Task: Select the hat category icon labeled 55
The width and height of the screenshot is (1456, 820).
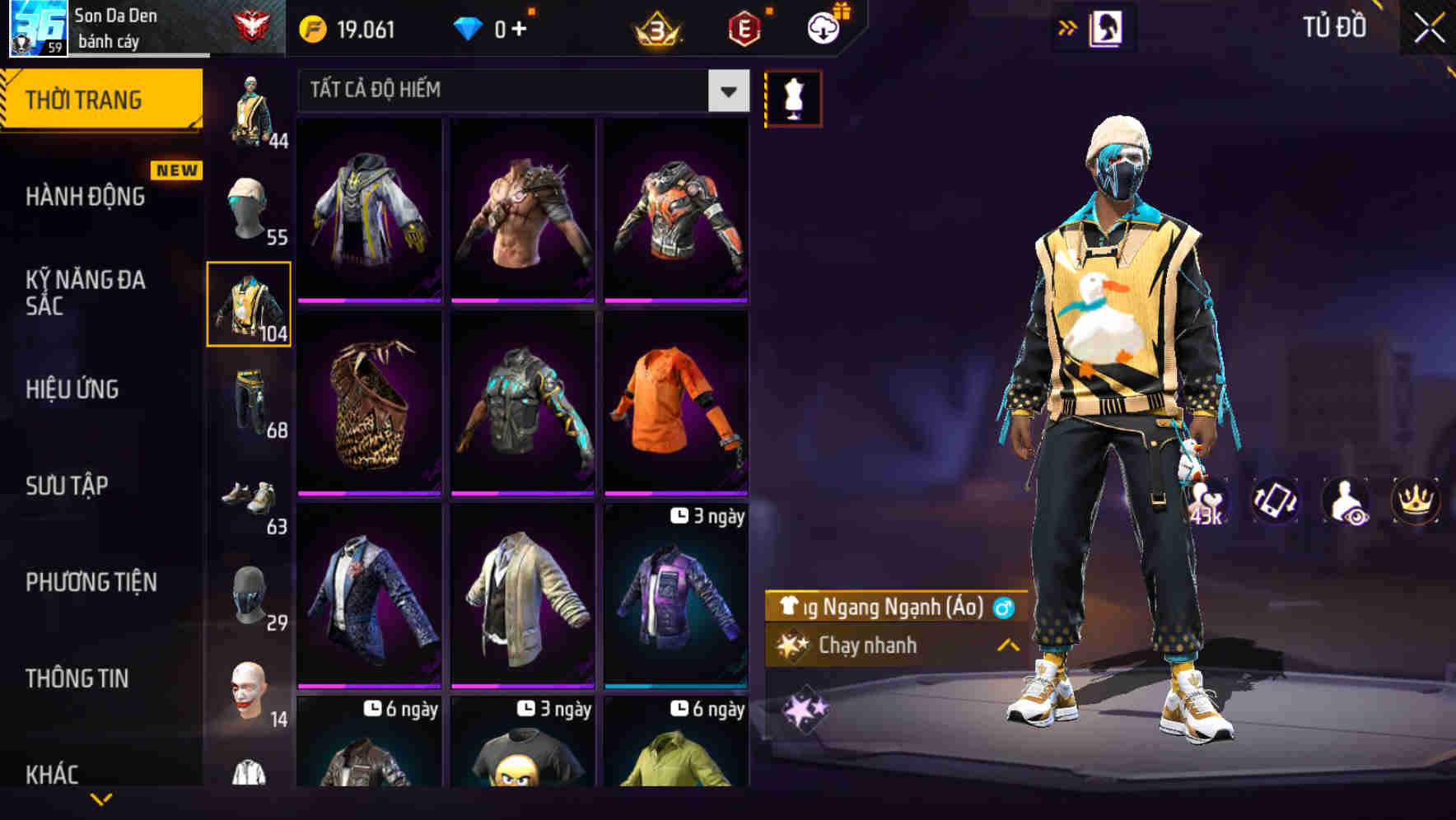Action: [x=248, y=204]
